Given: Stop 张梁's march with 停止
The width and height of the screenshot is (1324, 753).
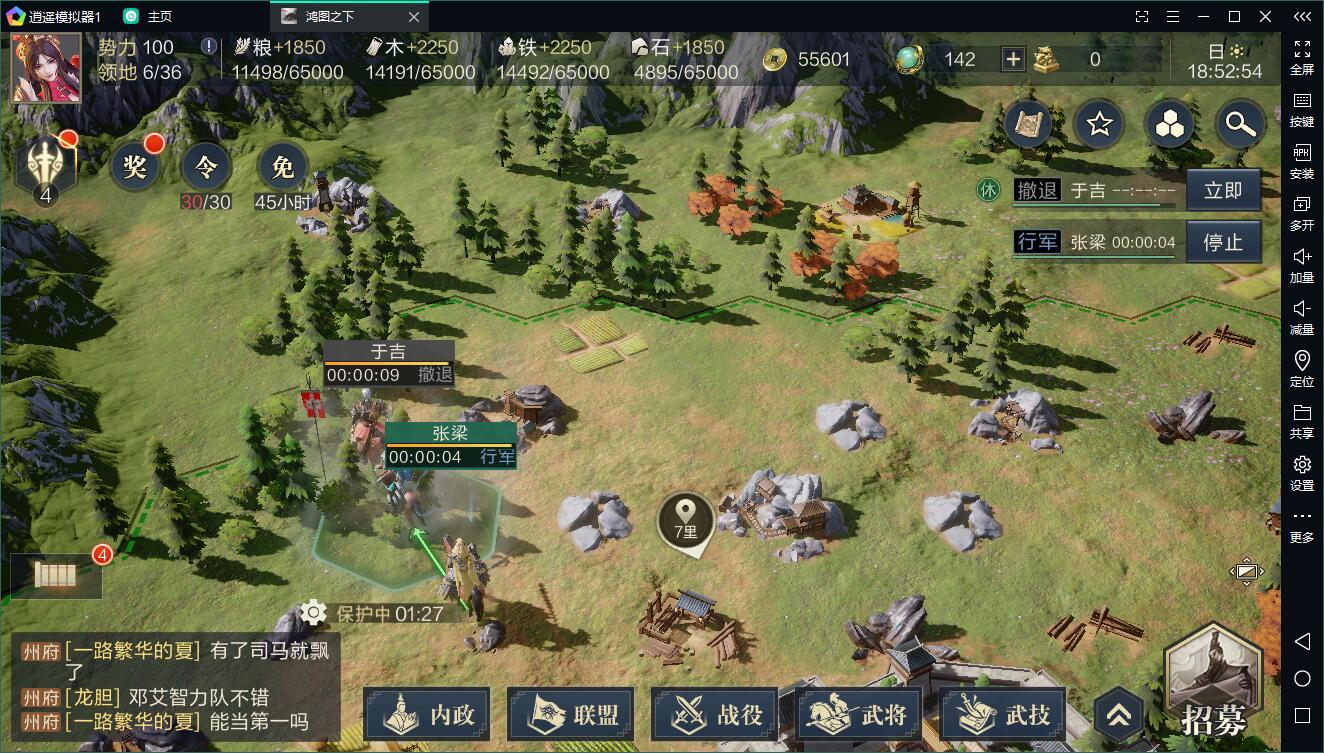Looking at the screenshot, I should 1222,242.
